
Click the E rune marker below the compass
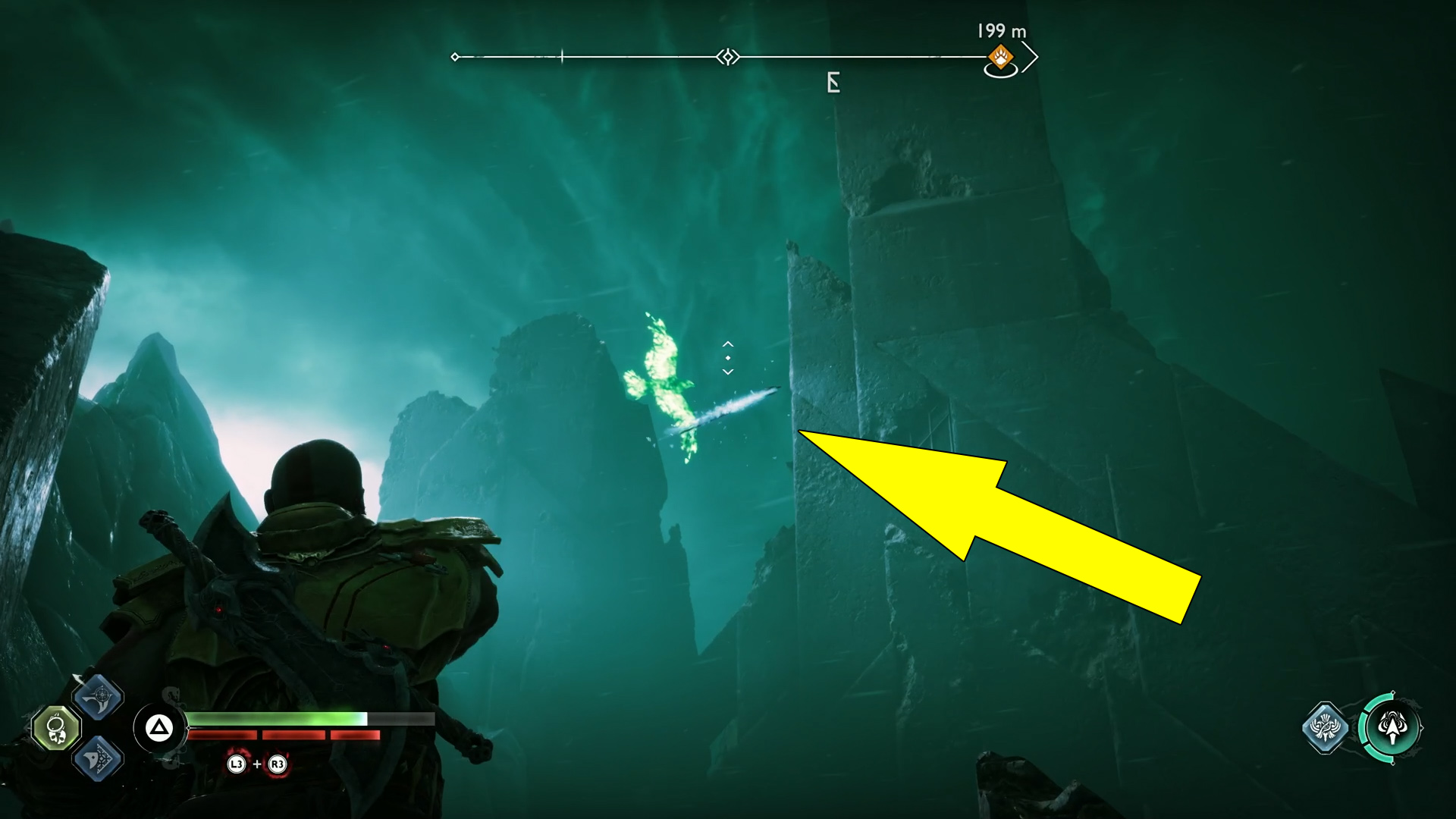tap(833, 82)
